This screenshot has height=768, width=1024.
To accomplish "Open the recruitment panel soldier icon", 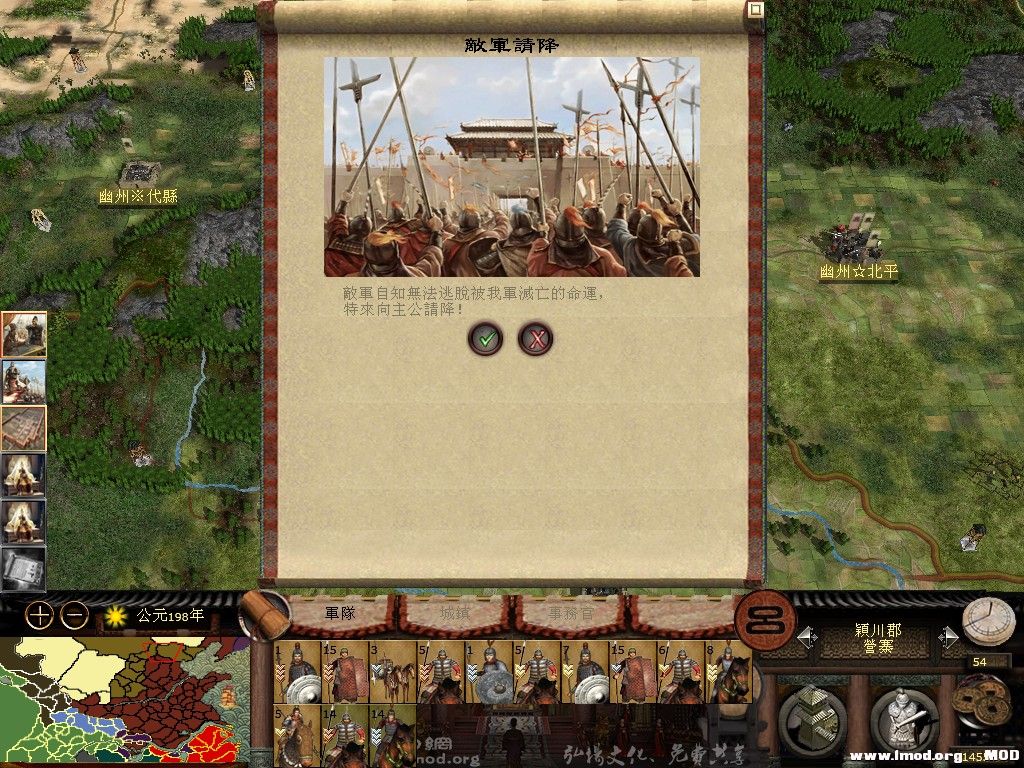I will (x=903, y=719).
